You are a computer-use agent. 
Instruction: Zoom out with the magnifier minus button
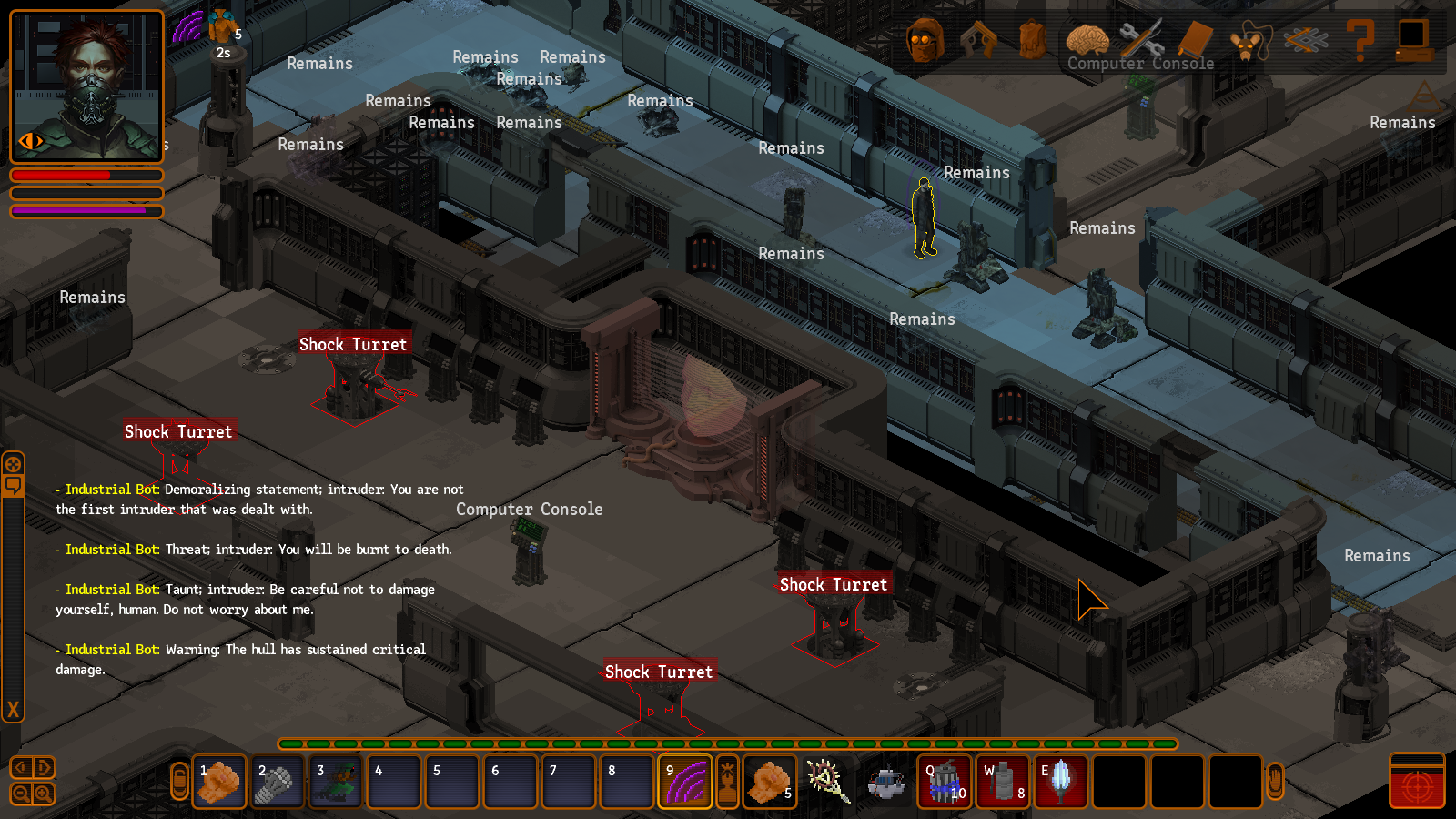21,794
